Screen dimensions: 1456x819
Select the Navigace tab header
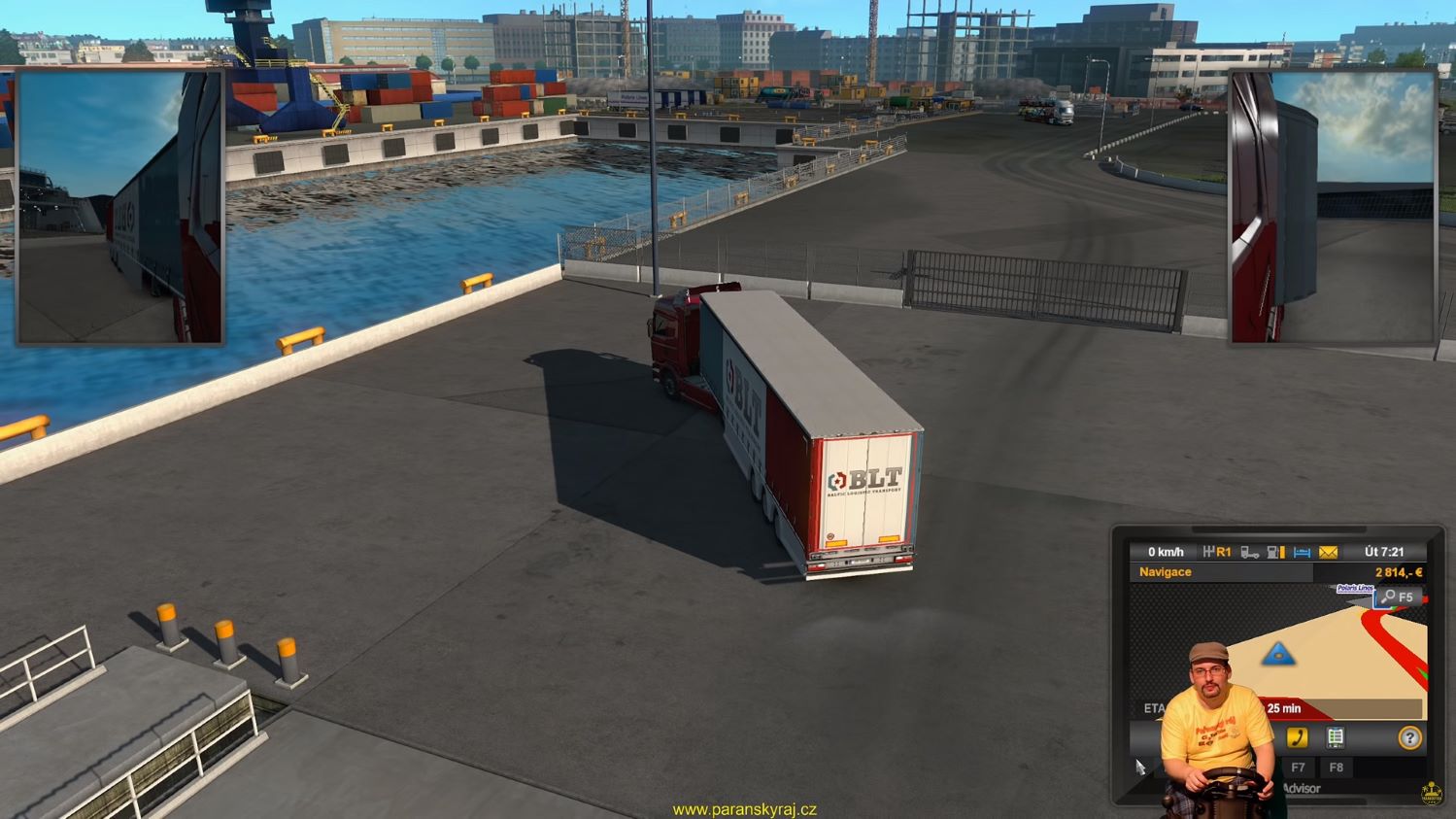(1166, 572)
